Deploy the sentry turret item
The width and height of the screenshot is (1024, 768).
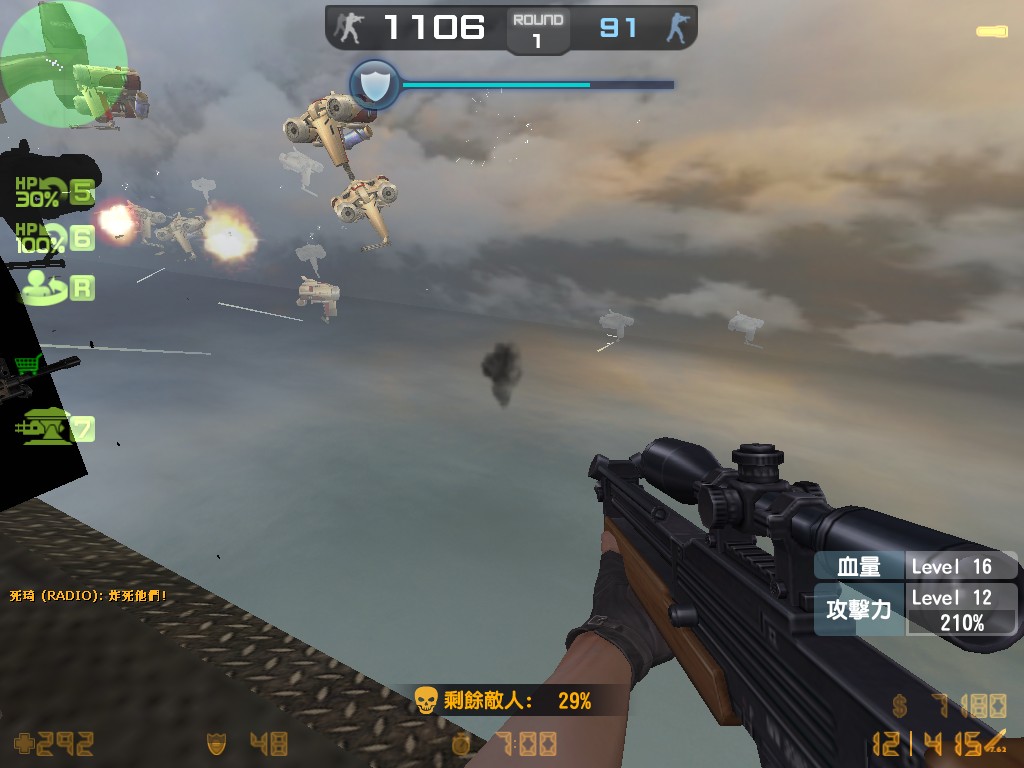point(46,427)
